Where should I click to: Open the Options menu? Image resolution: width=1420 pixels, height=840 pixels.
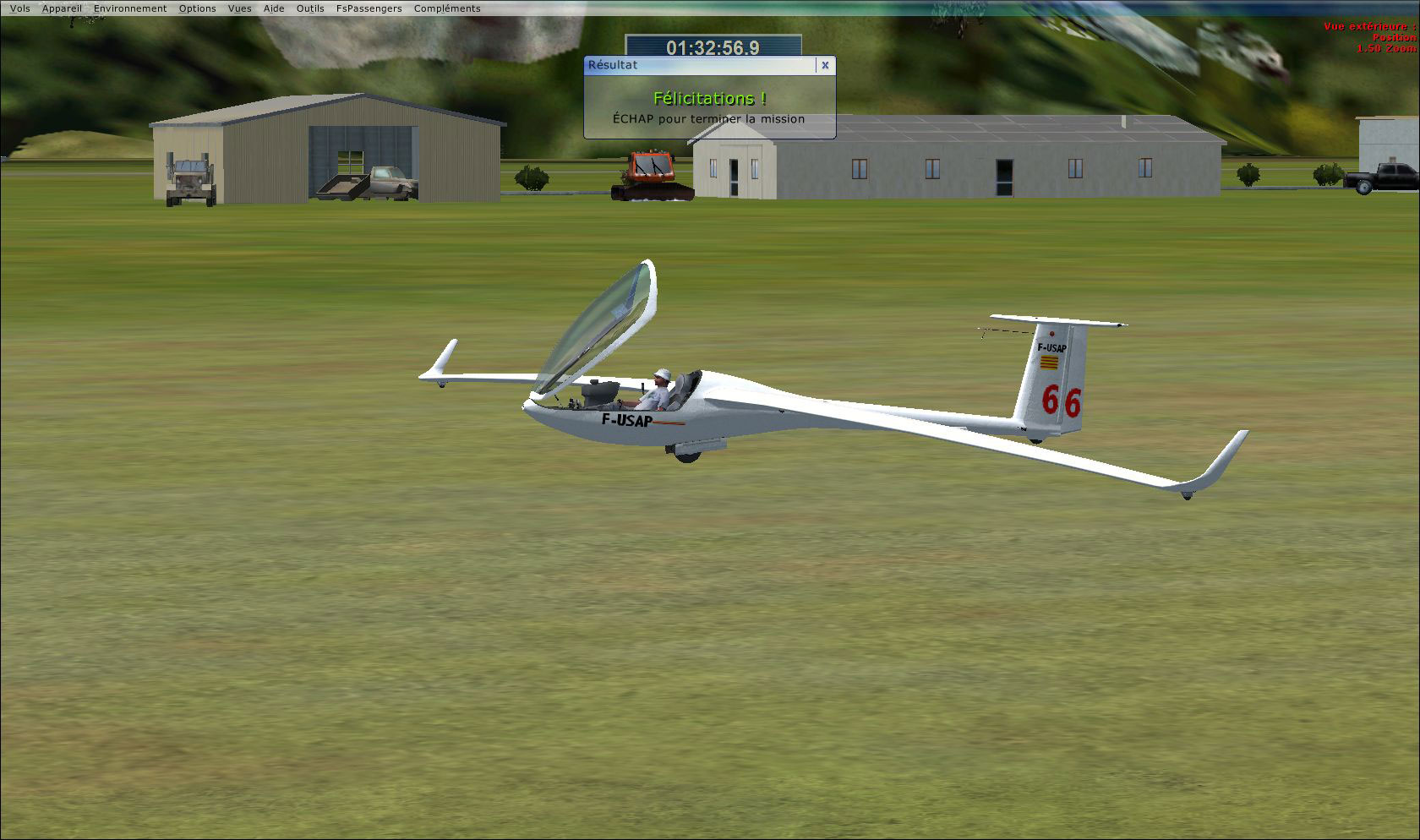pyautogui.click(x=197, y=8)
